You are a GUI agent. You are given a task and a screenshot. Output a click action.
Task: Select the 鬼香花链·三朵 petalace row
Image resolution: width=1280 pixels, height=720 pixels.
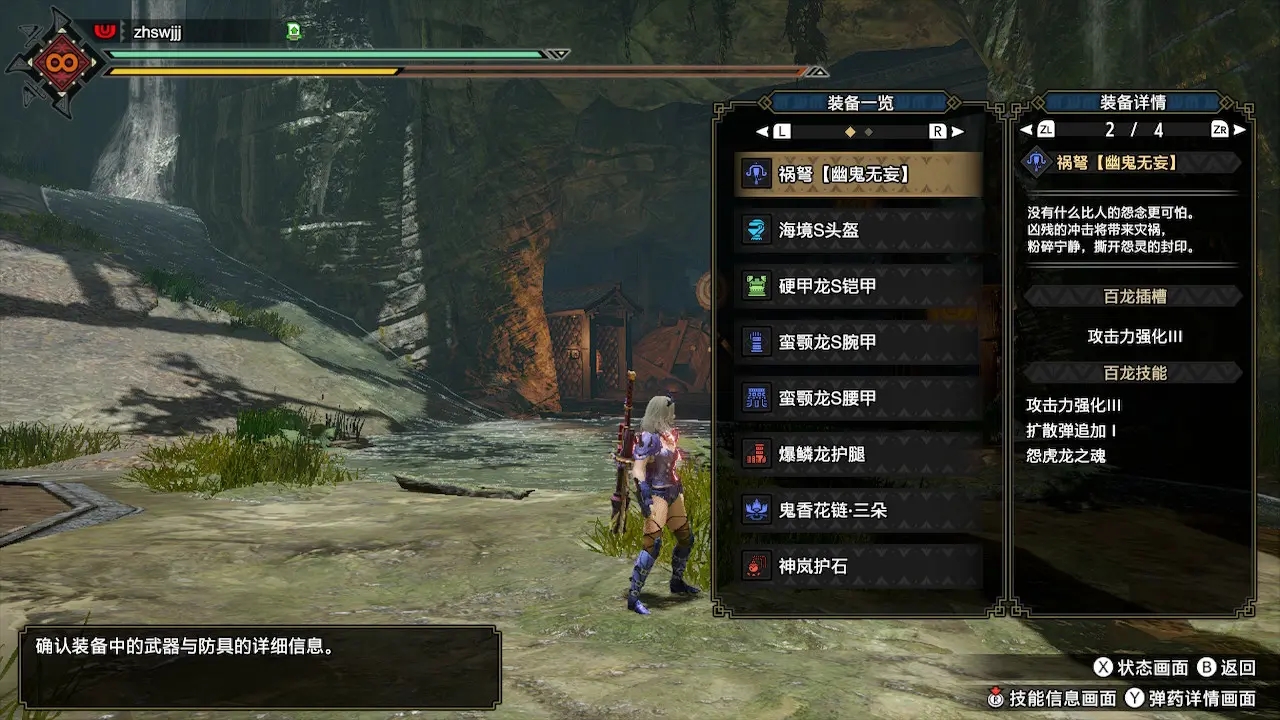[858, 510]
